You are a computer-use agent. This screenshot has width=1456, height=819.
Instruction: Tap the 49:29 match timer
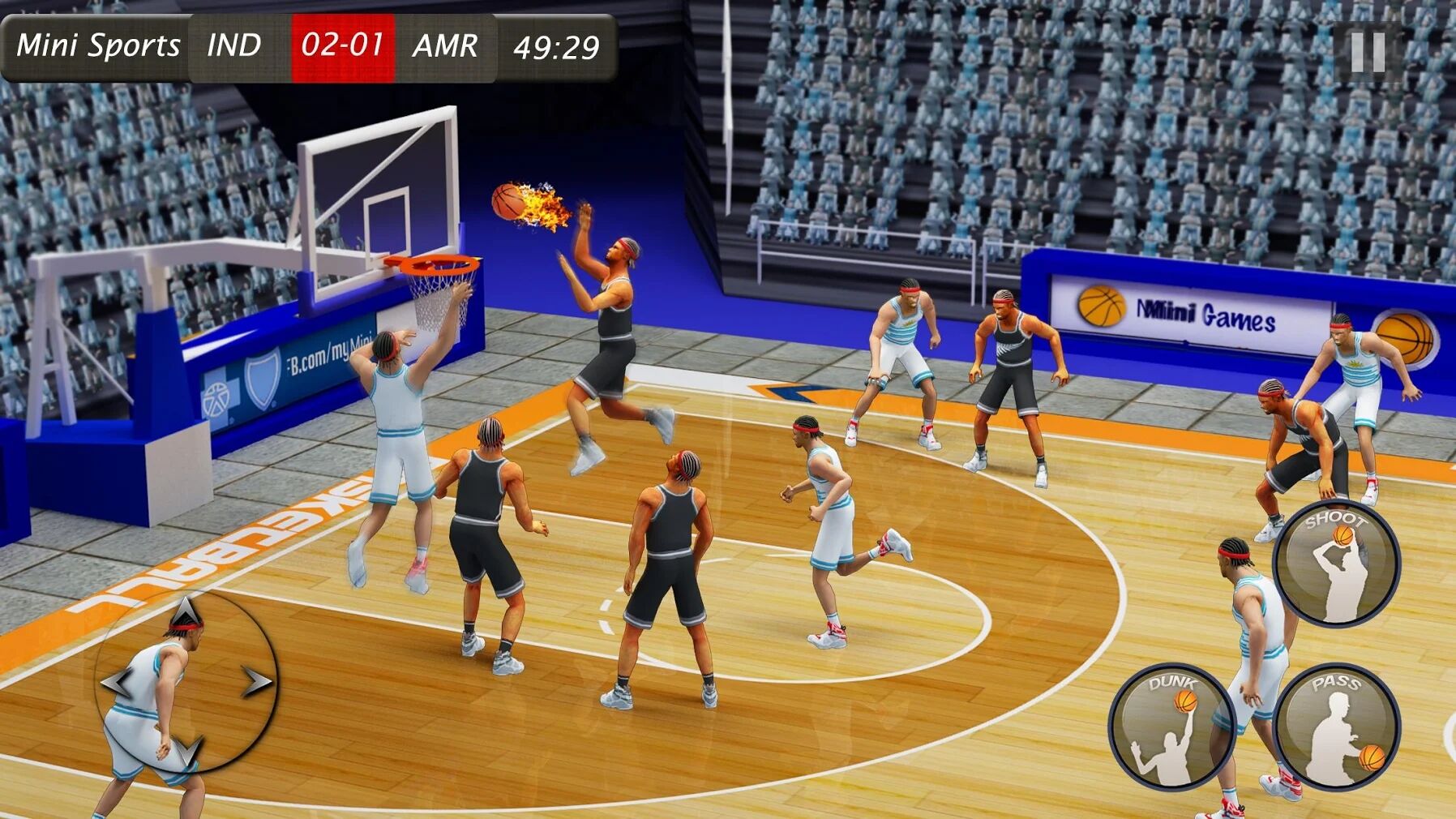[x=555, y=47]
